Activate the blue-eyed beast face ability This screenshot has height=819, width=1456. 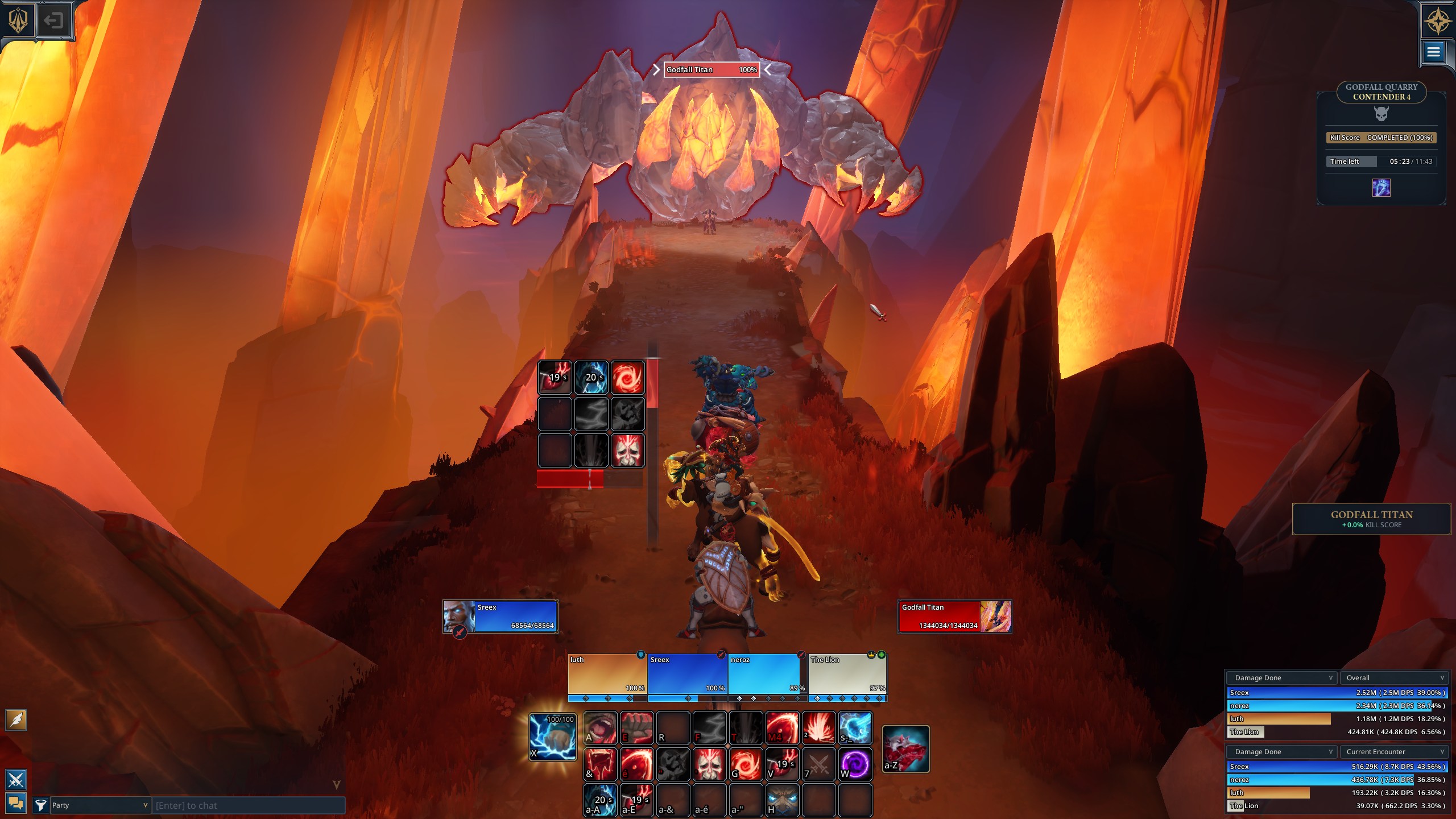click(x=782, y=800)
